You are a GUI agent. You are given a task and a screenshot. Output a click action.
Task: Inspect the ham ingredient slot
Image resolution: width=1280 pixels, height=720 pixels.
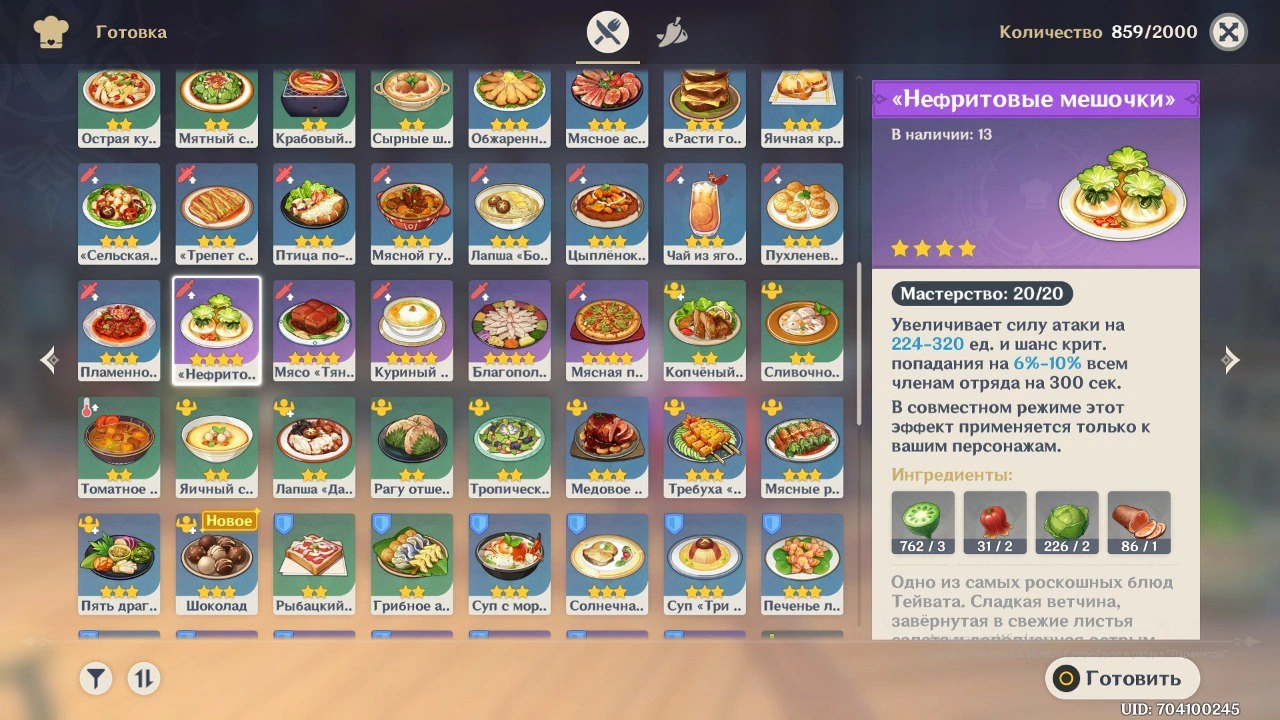(1139, 523)
